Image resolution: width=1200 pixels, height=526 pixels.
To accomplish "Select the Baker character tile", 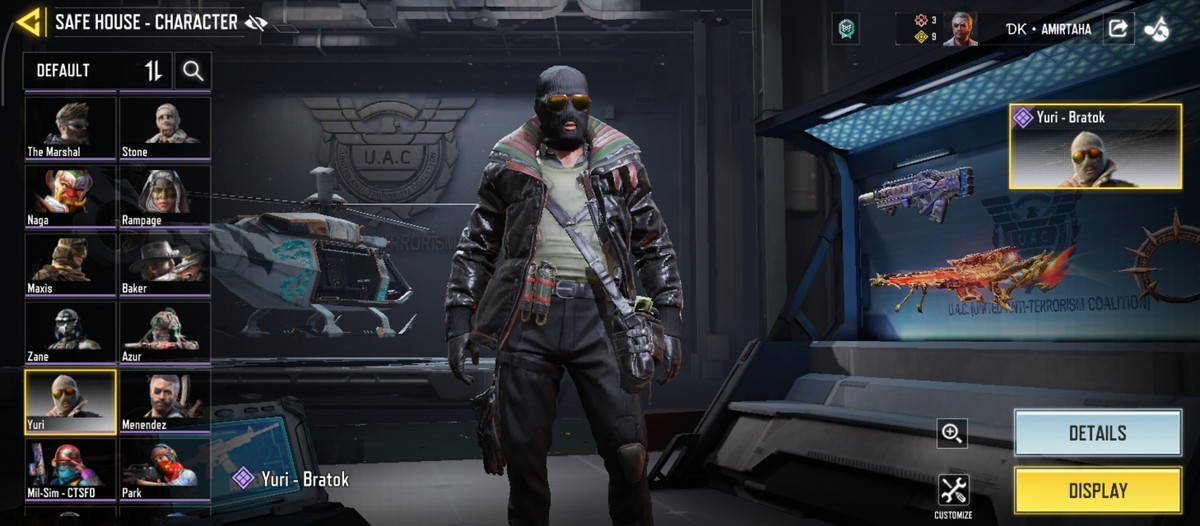I will point(165,263).
